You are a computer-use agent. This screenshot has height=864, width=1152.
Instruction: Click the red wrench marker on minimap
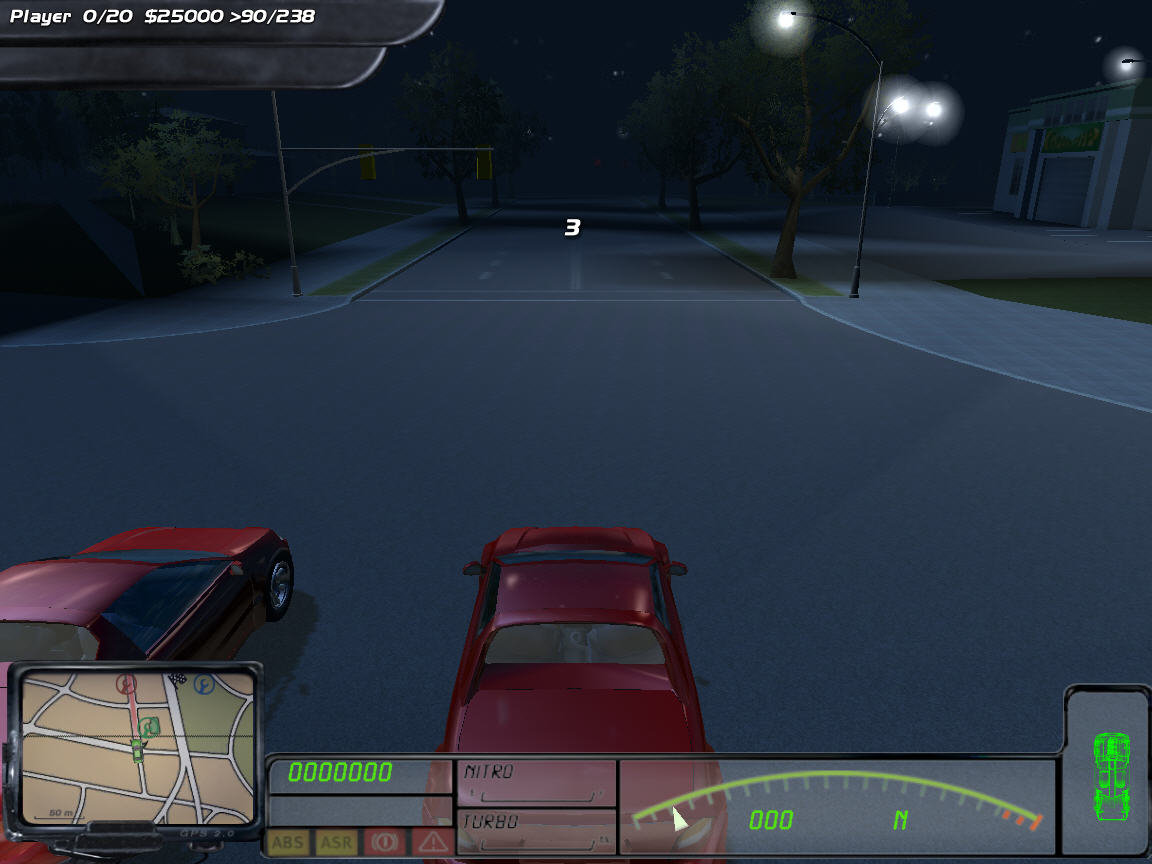(126, 684)
